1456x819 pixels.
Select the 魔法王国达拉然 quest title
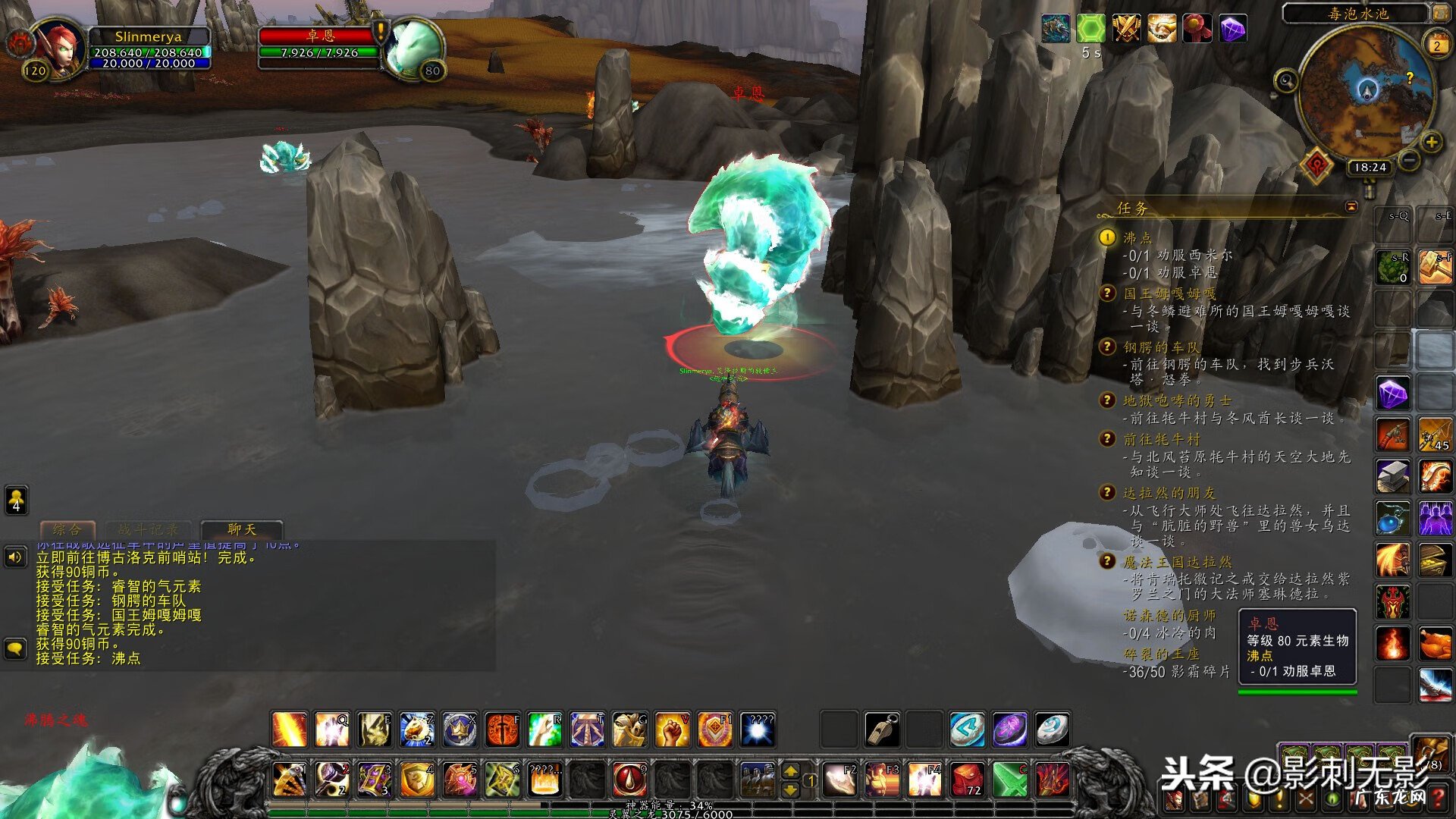[x=1177, y=562]
